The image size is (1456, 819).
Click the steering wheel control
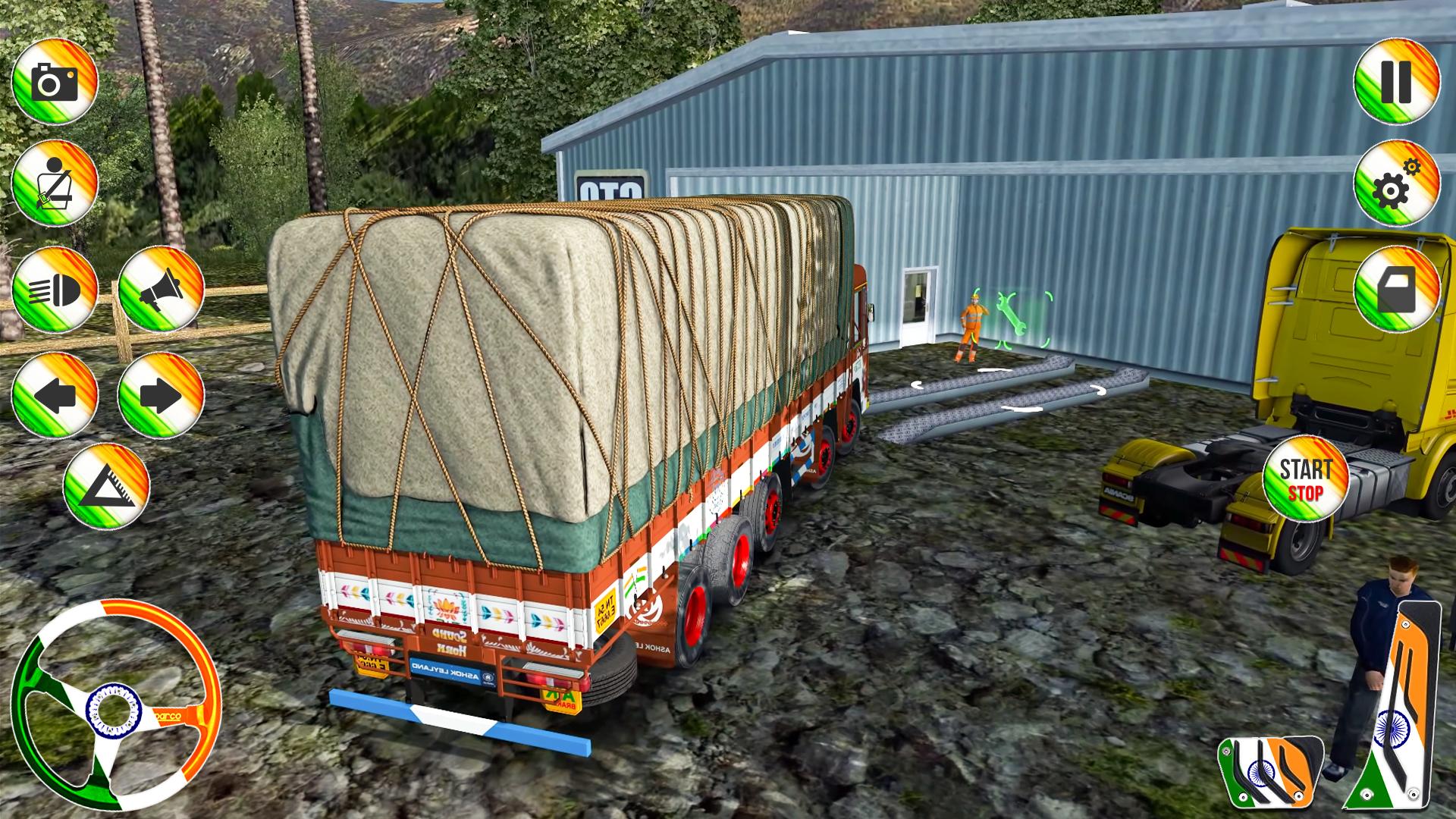115,704
